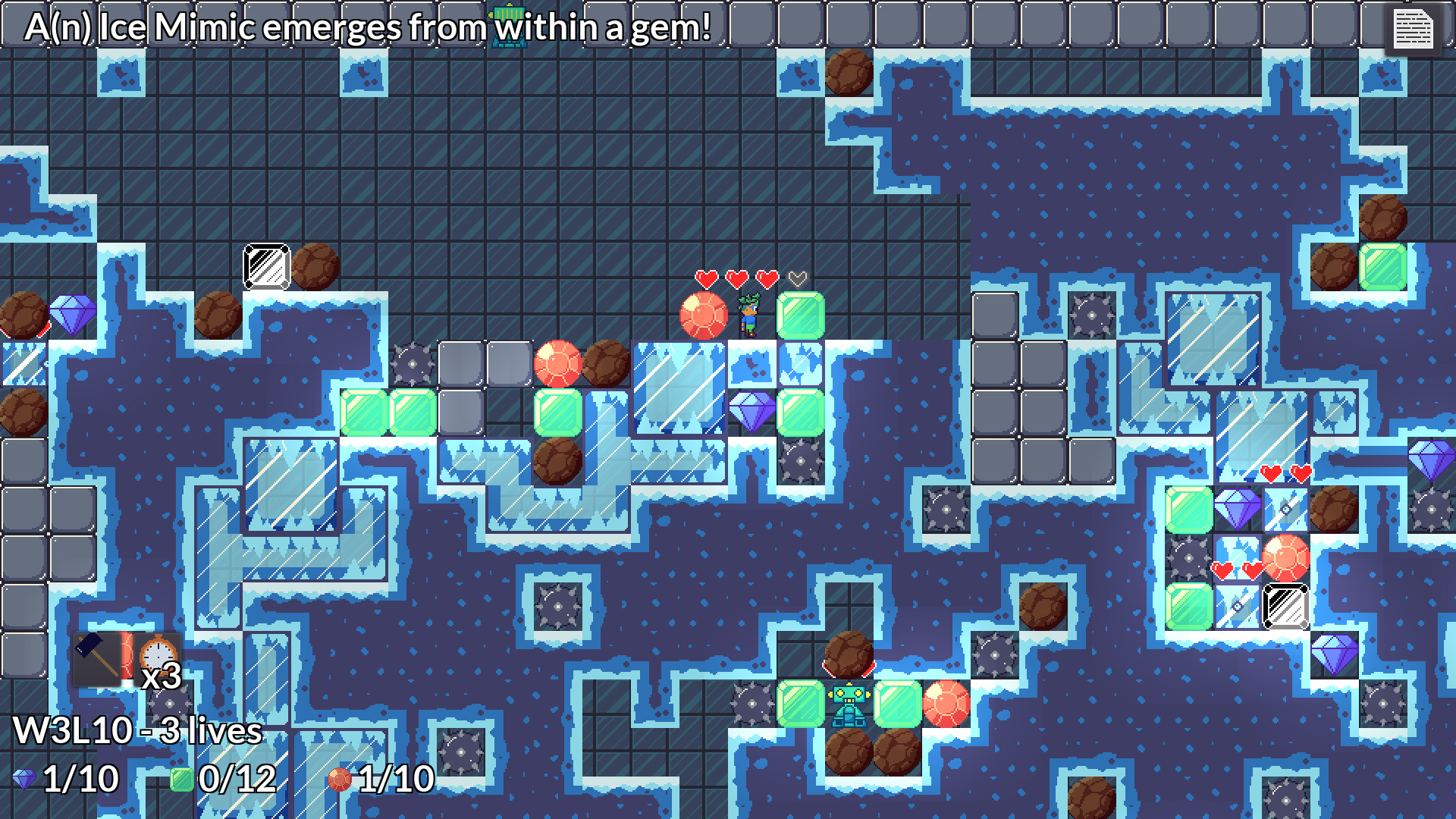Click the stopwatch timer icon showing x3

pyautogui.click(x=157, y=654)
